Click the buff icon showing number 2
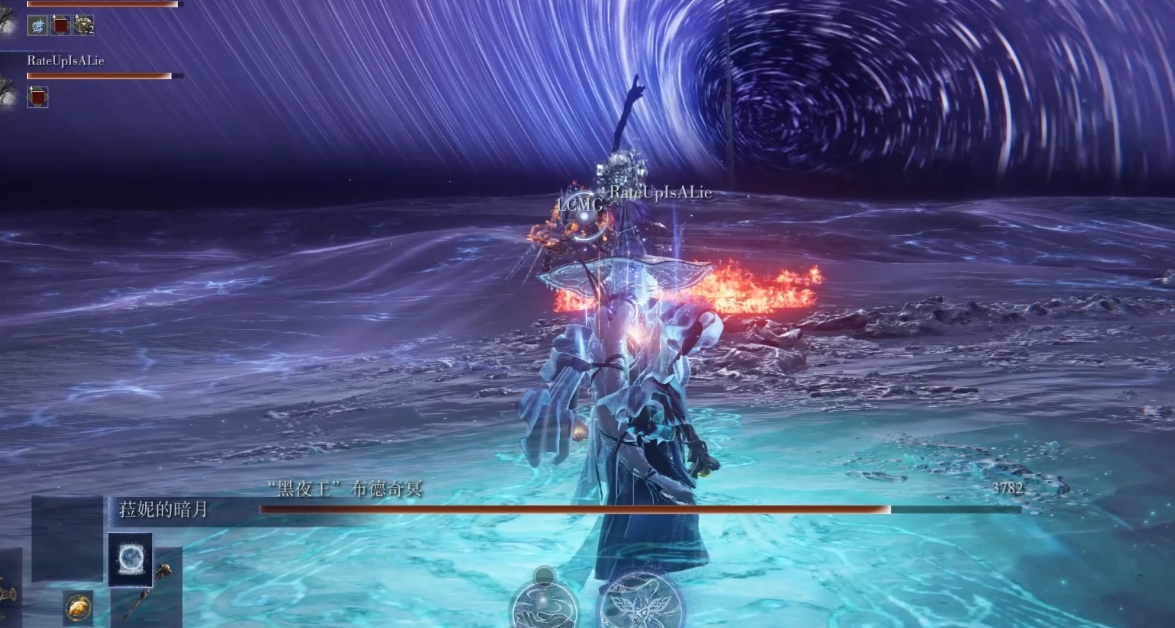 (x=84, y=25)
